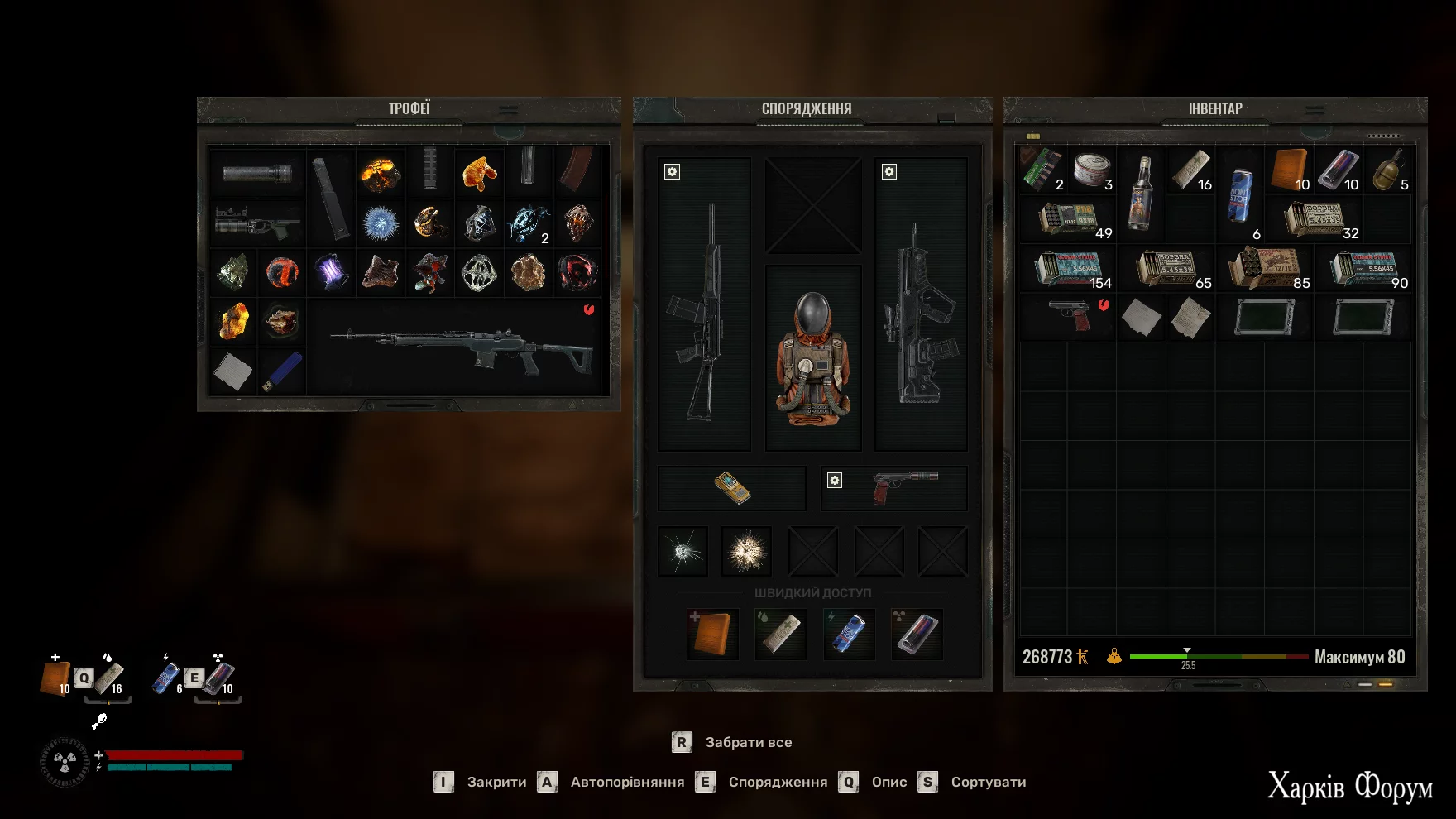Take the blue USB flash drive

(282, 371)
